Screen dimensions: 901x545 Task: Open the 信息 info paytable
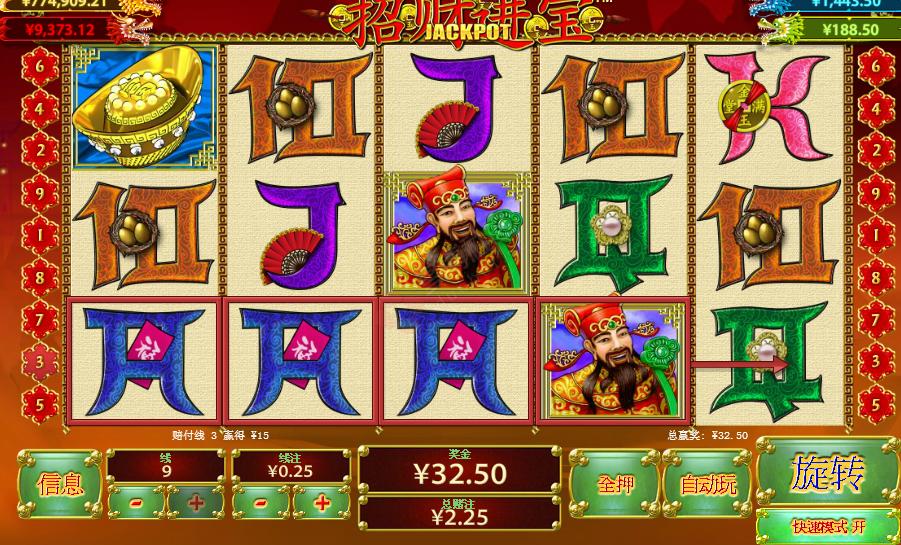point(59,485)
